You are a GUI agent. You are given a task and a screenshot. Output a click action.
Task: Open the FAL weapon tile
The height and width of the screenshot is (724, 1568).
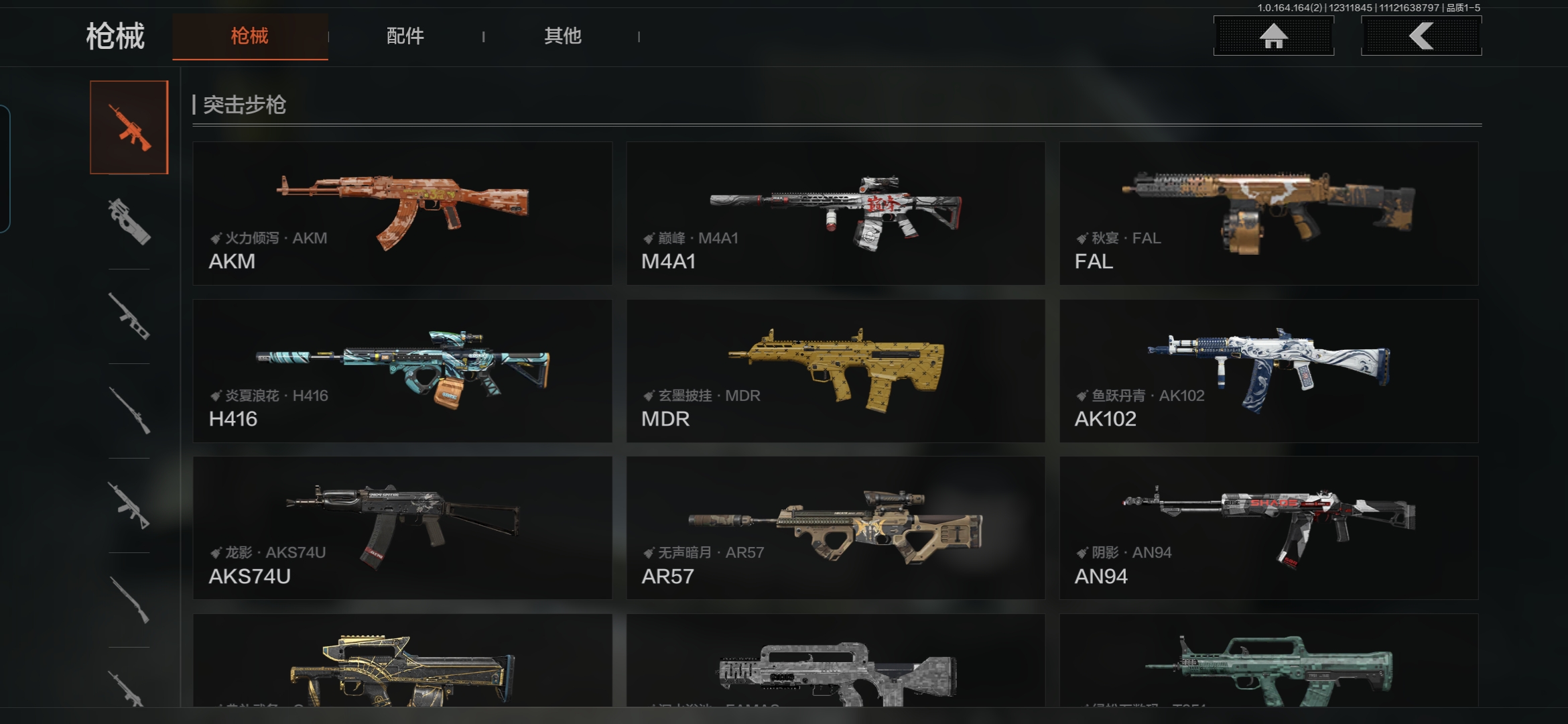pos(1268,213)
